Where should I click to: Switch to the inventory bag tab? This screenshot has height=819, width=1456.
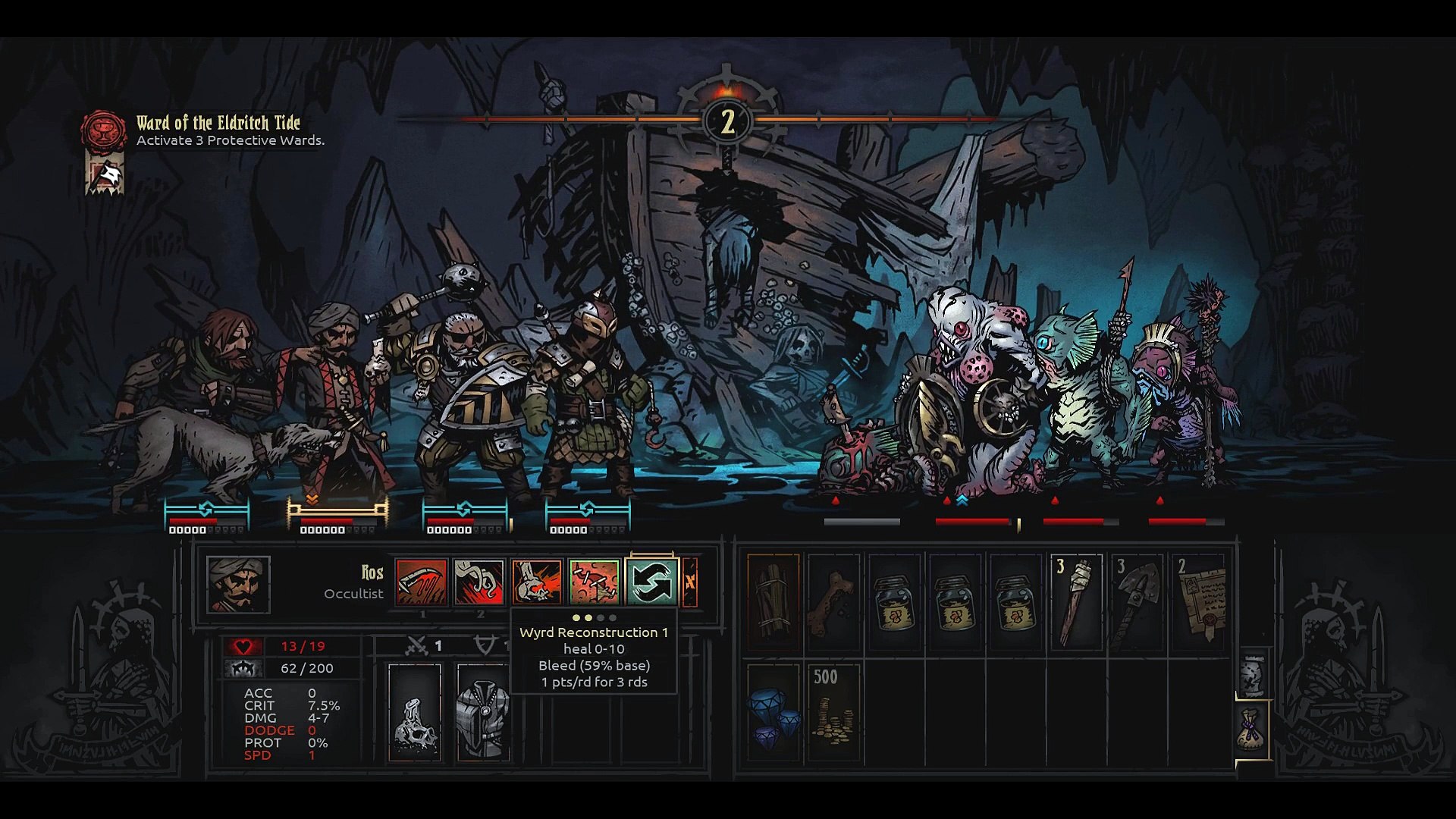click(x=1252, y=730)
